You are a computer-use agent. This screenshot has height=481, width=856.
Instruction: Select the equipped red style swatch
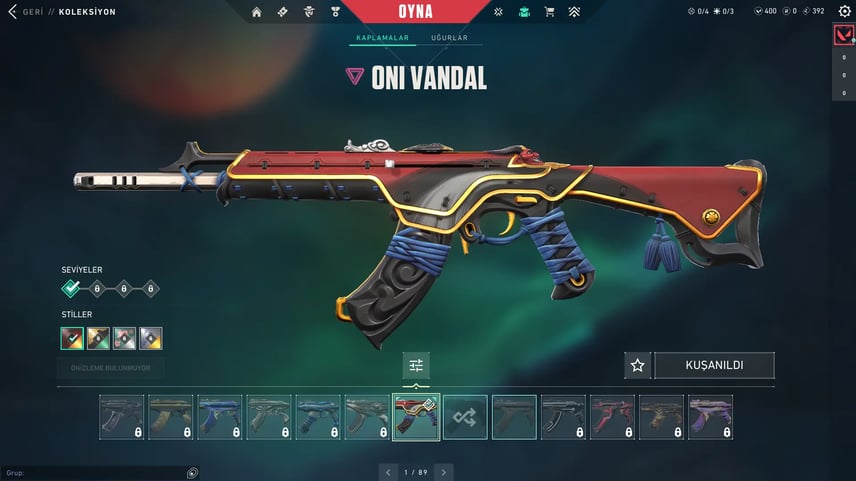coord(72,338)
